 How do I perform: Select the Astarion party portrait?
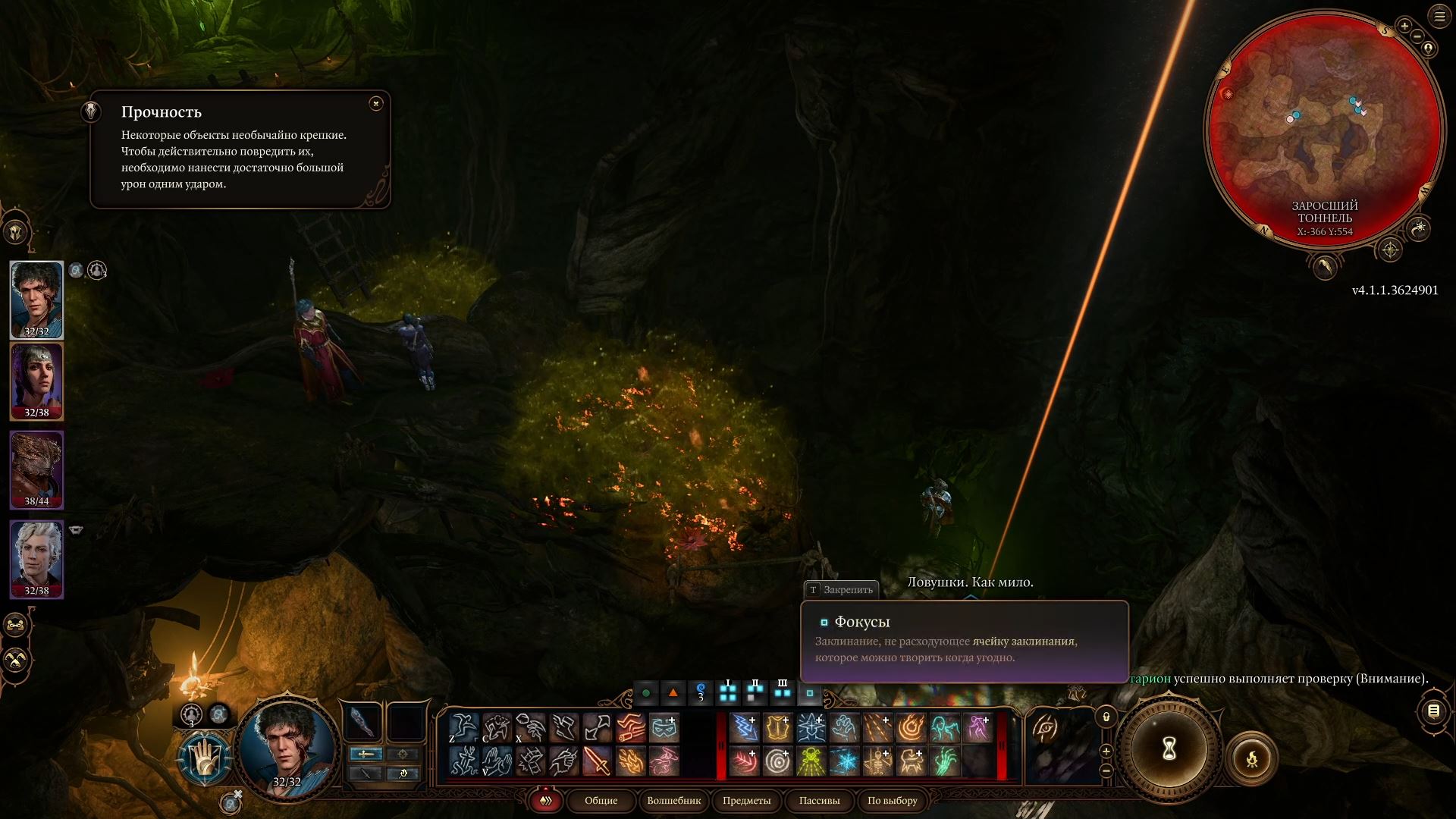point(36,559)
